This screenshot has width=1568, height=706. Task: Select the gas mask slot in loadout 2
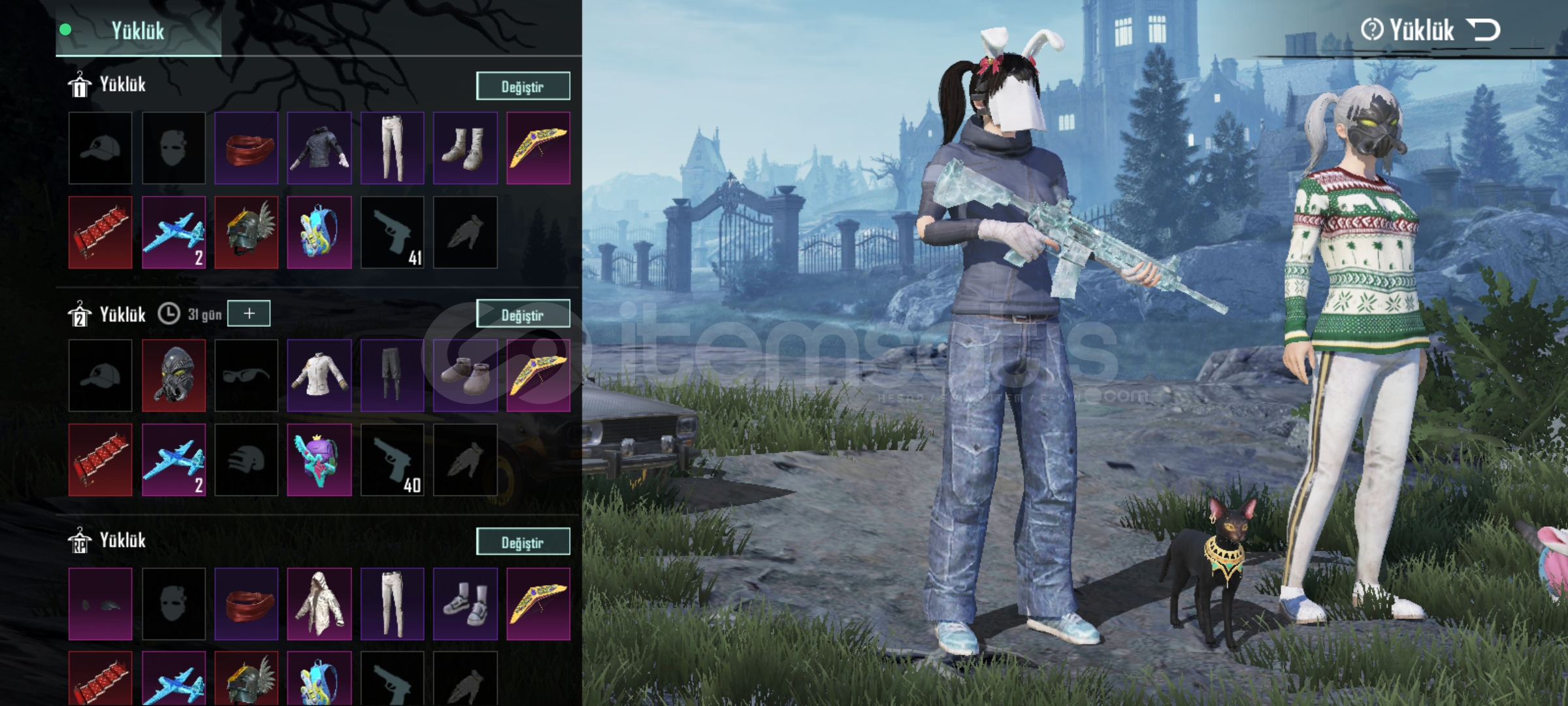(x=173, y=375)
